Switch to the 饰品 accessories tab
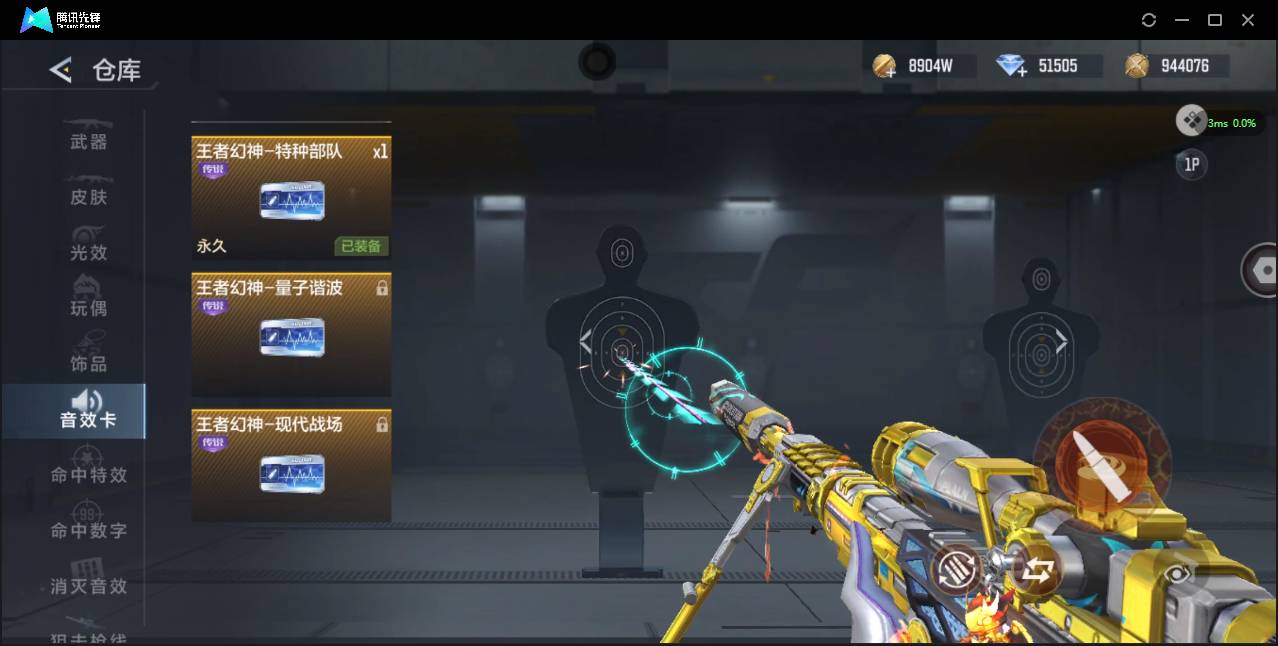Viewport: 1278px width, 646px height. click(88, 363)
